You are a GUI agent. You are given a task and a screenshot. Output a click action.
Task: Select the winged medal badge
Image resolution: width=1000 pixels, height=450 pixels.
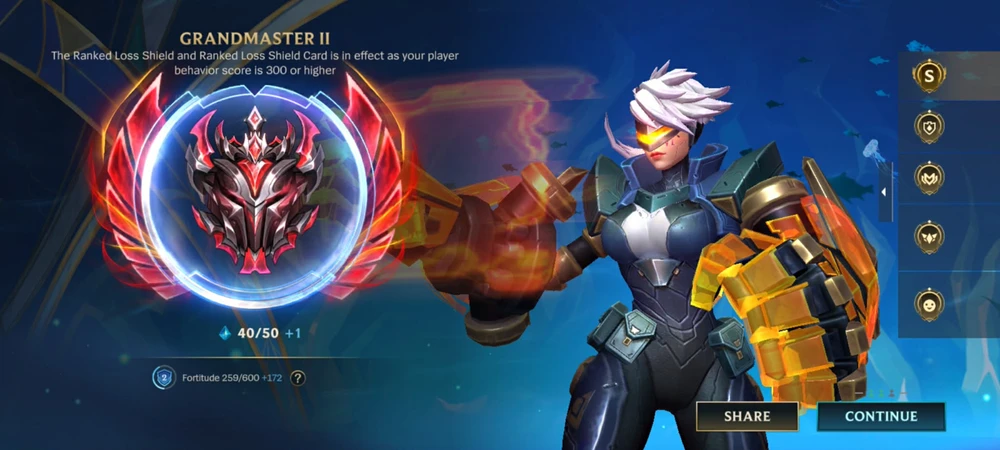pyautogui.click(x=930, y=237)
